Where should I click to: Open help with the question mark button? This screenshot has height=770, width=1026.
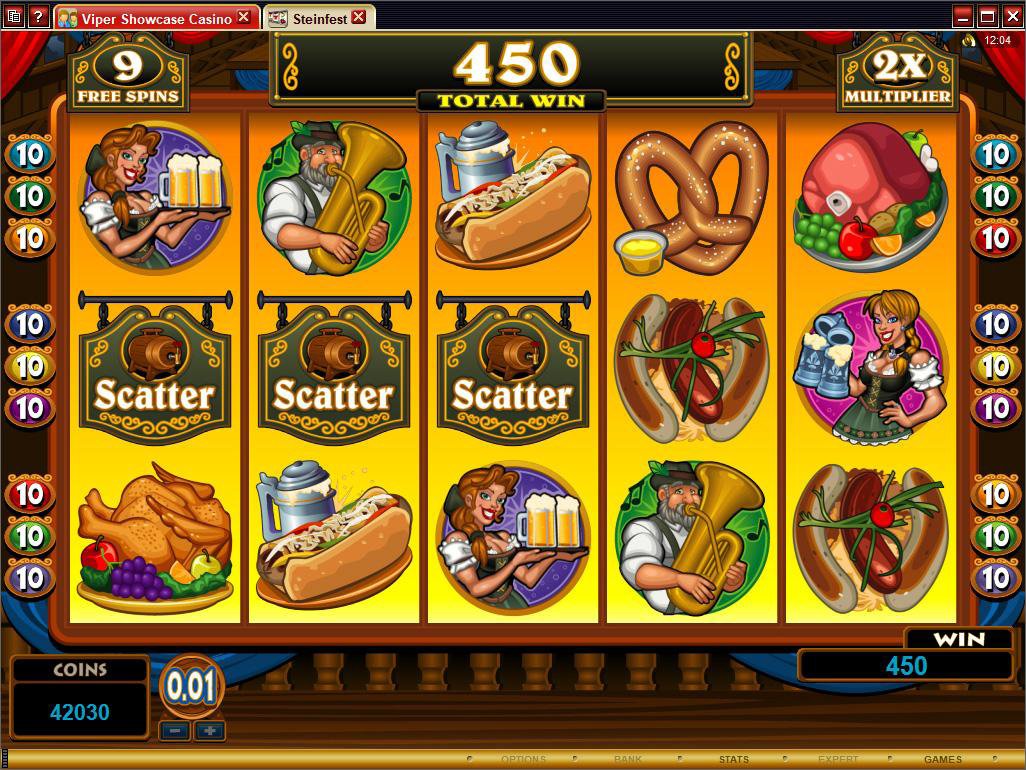pos(38,17)
